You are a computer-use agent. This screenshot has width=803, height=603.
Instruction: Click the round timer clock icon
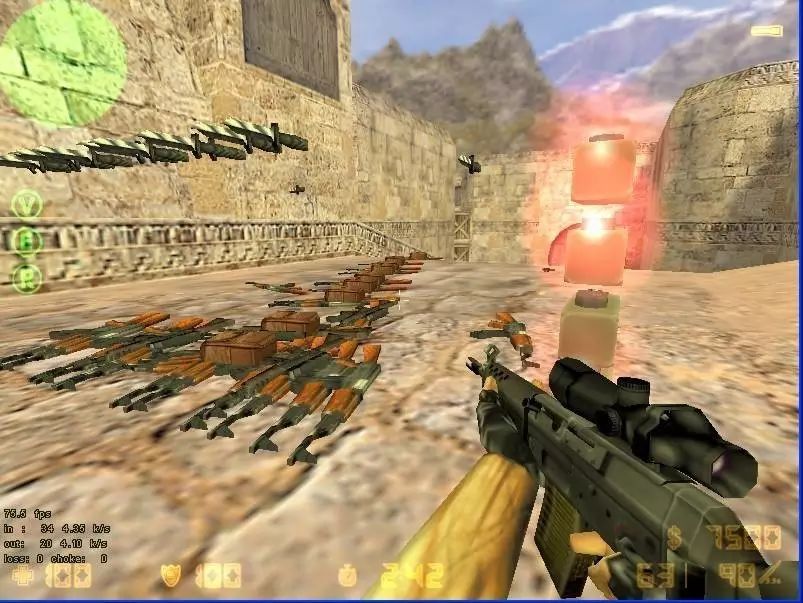click(x=346, y=576)
